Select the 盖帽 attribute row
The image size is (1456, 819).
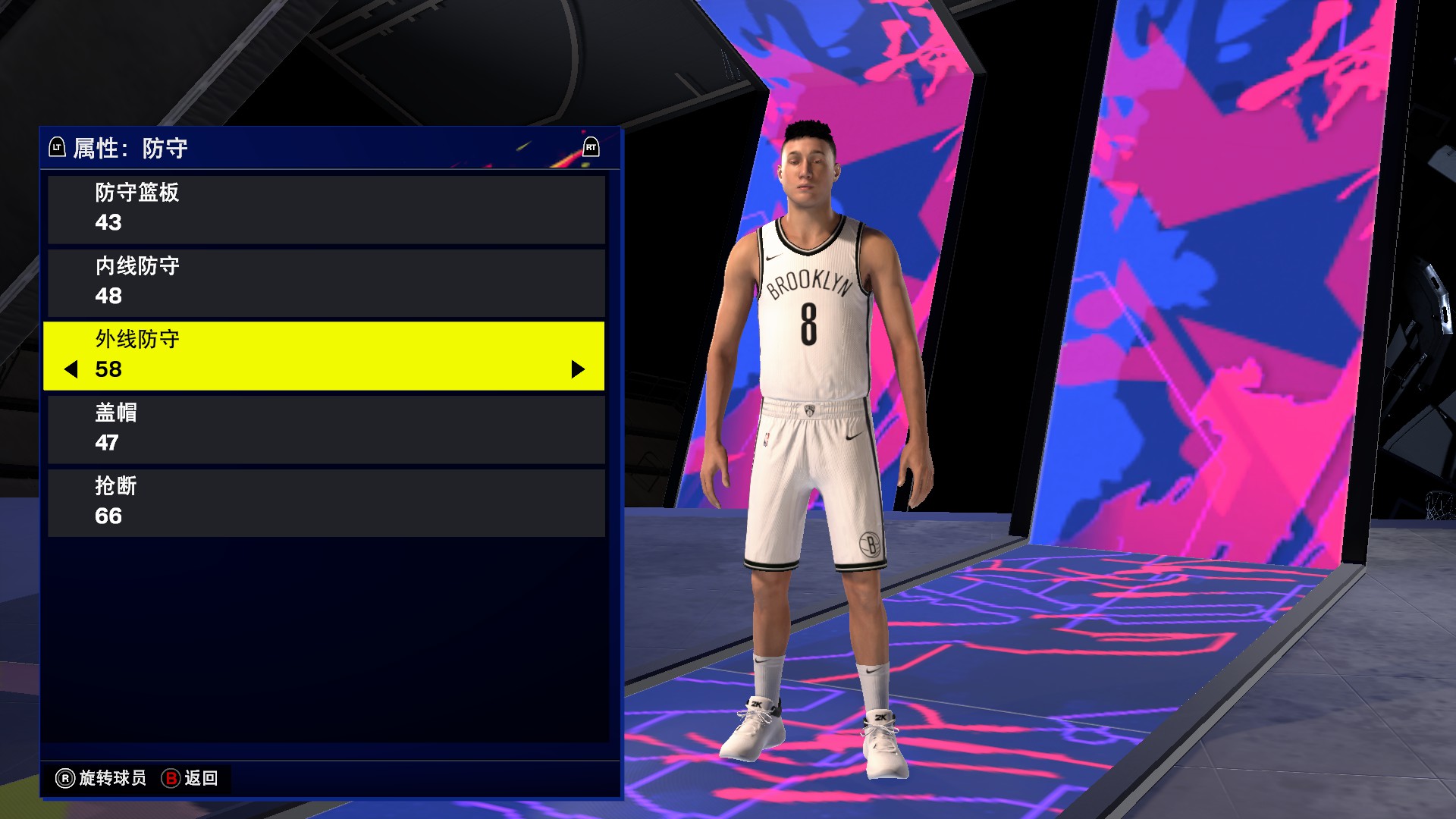[326, 428]
